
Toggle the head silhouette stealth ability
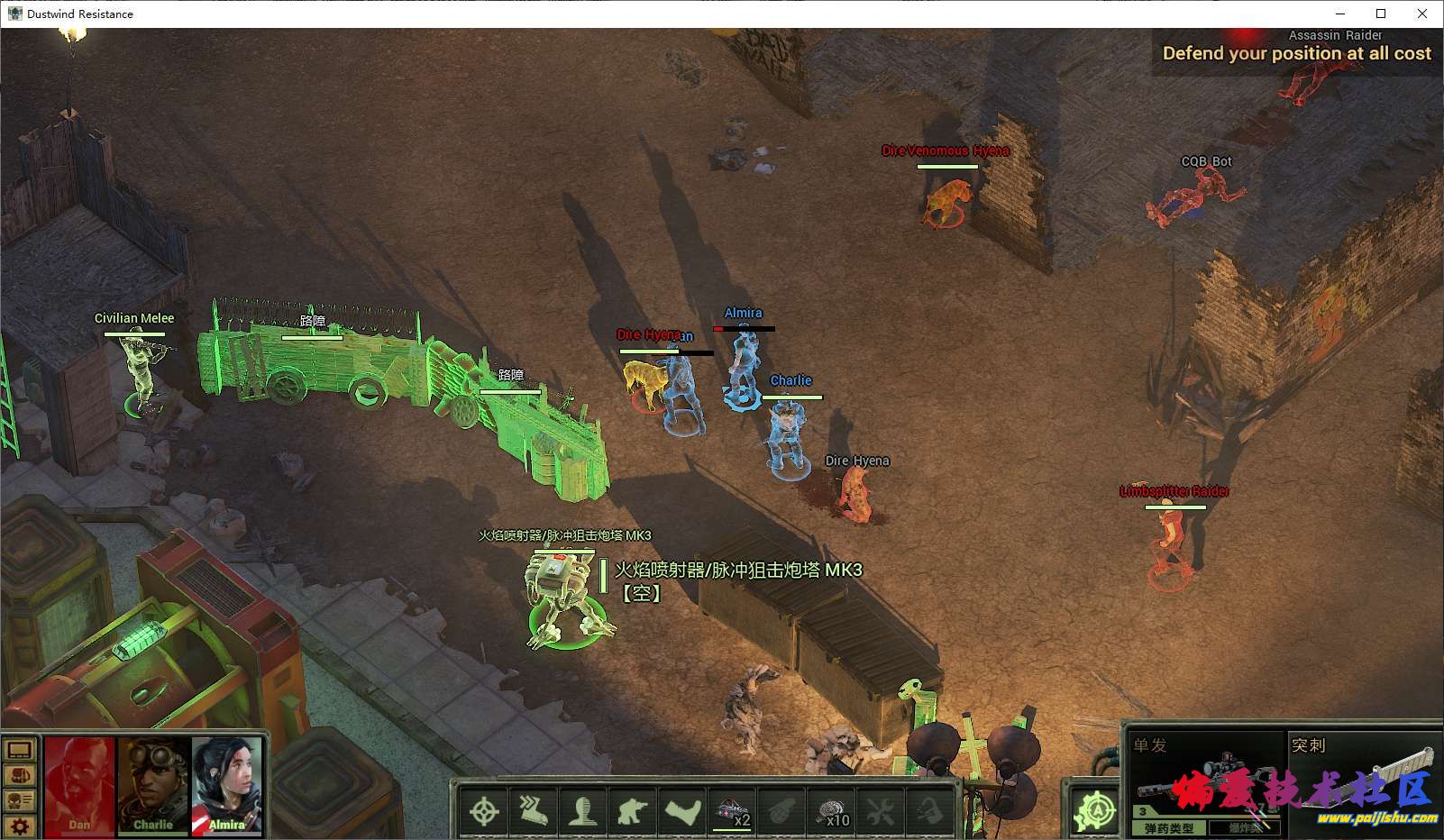tap(583, 811)
